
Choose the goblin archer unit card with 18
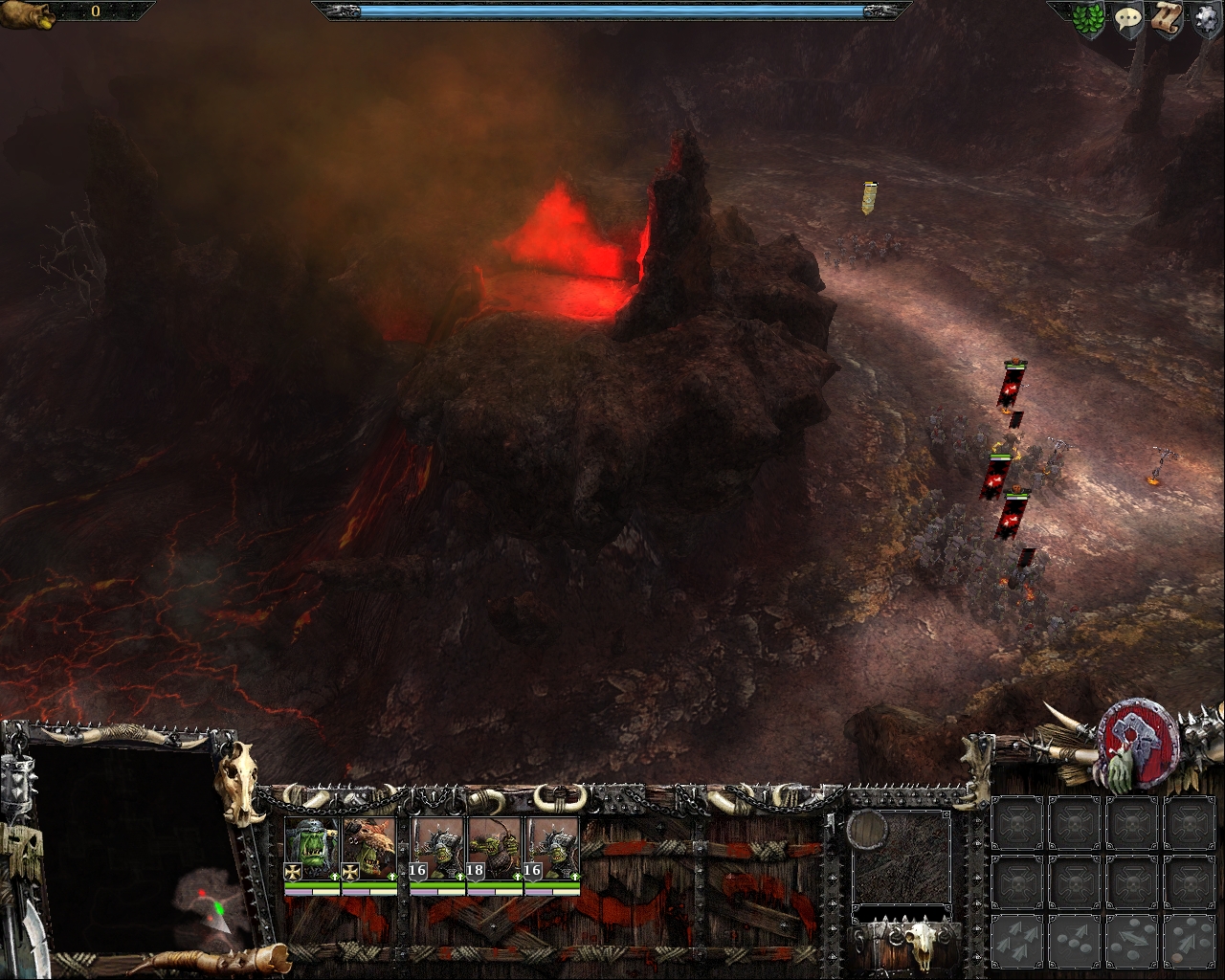tap(495, 850)
